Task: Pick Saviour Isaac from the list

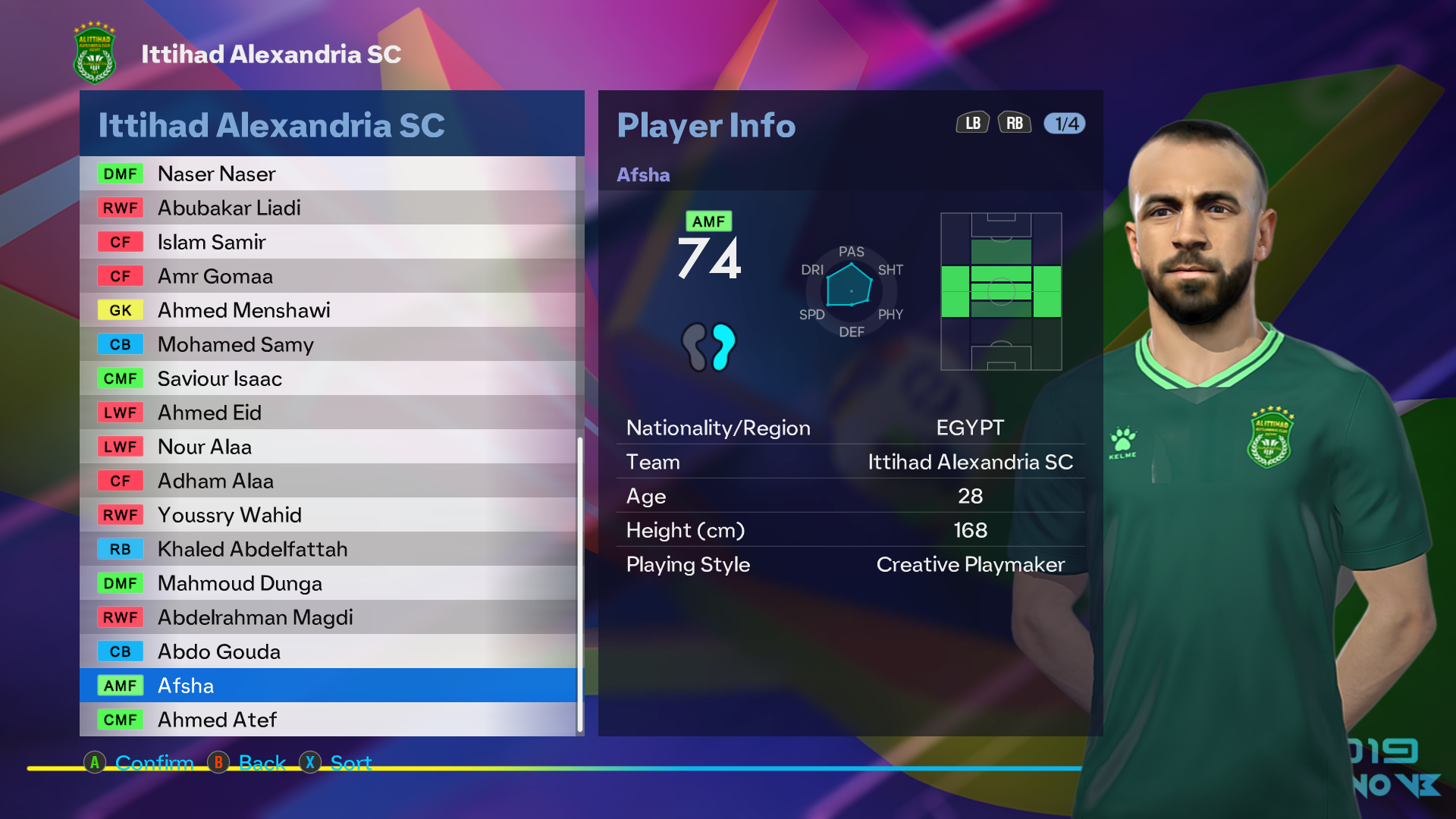Action: 328,378
